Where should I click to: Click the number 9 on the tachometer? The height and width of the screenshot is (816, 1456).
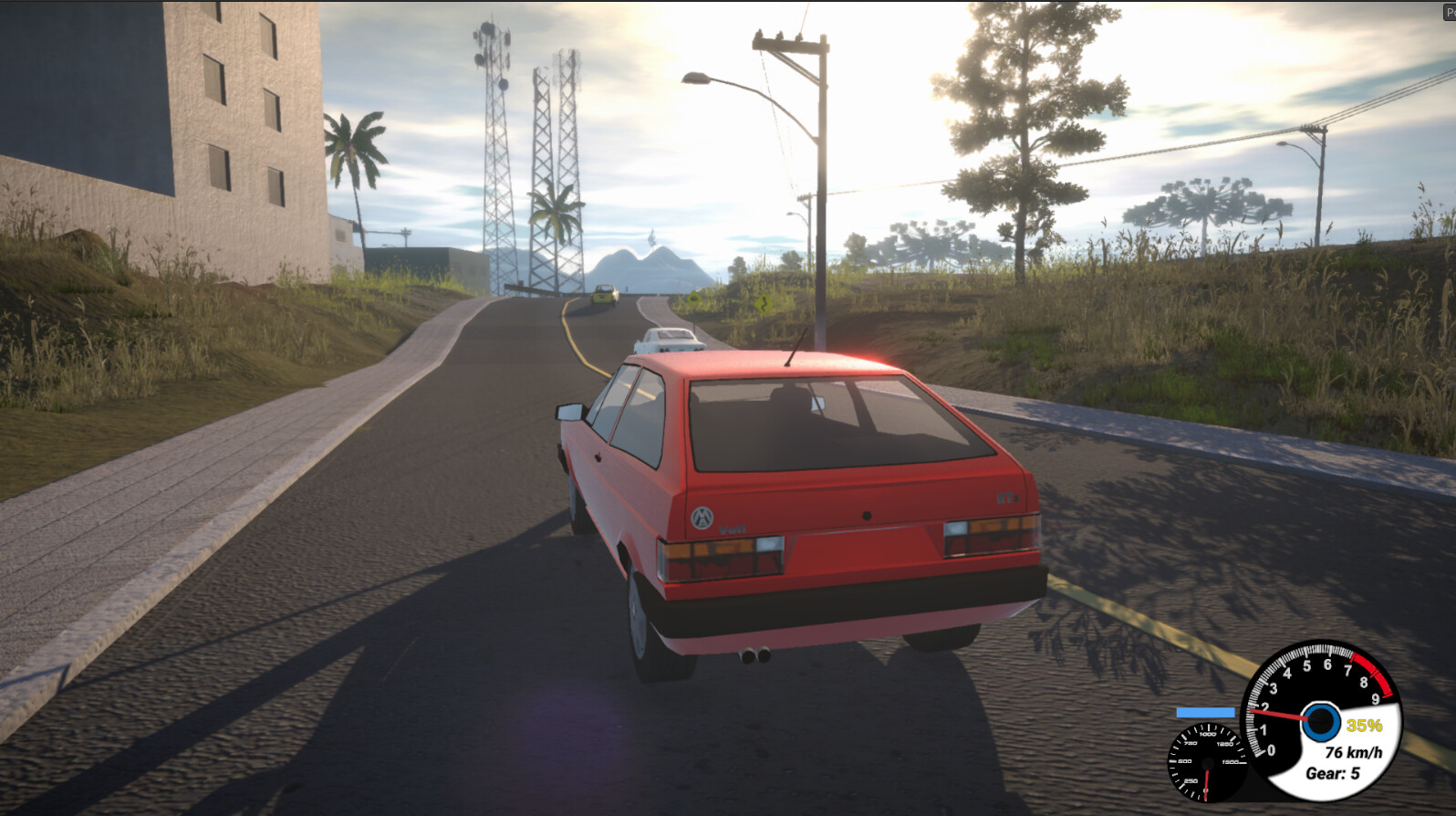pyautogui.click(x=1374, y=697)
